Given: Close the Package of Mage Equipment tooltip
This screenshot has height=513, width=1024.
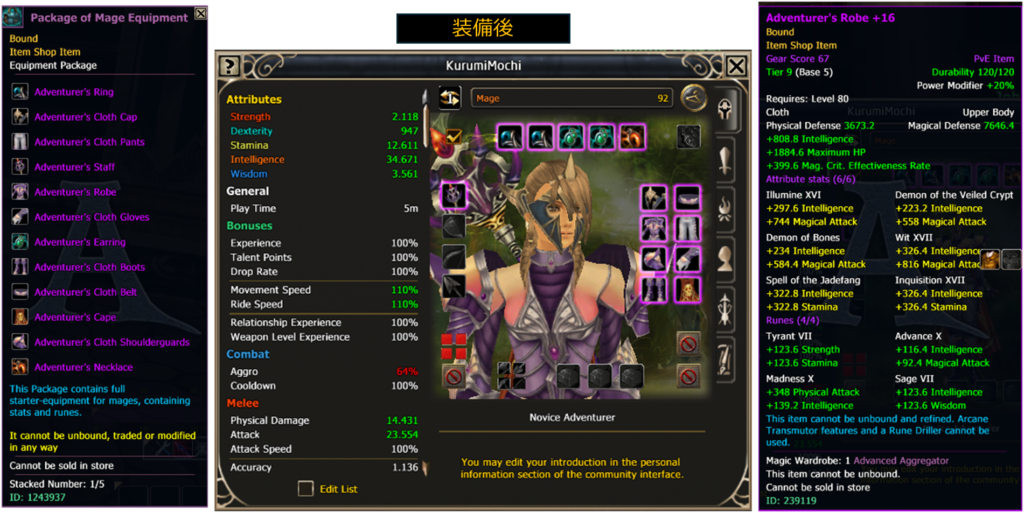Looking at the screenshot, I should point(201,14).
